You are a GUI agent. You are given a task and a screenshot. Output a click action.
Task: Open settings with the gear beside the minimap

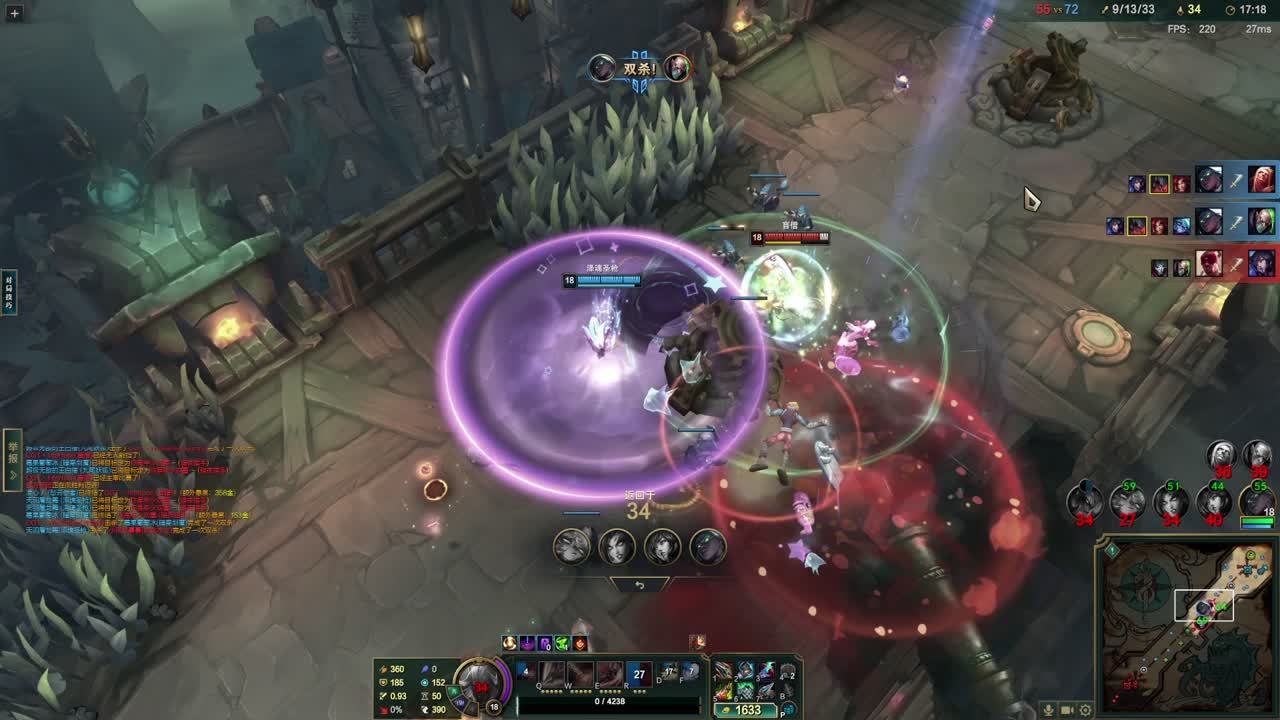(x=1086, y=710)
